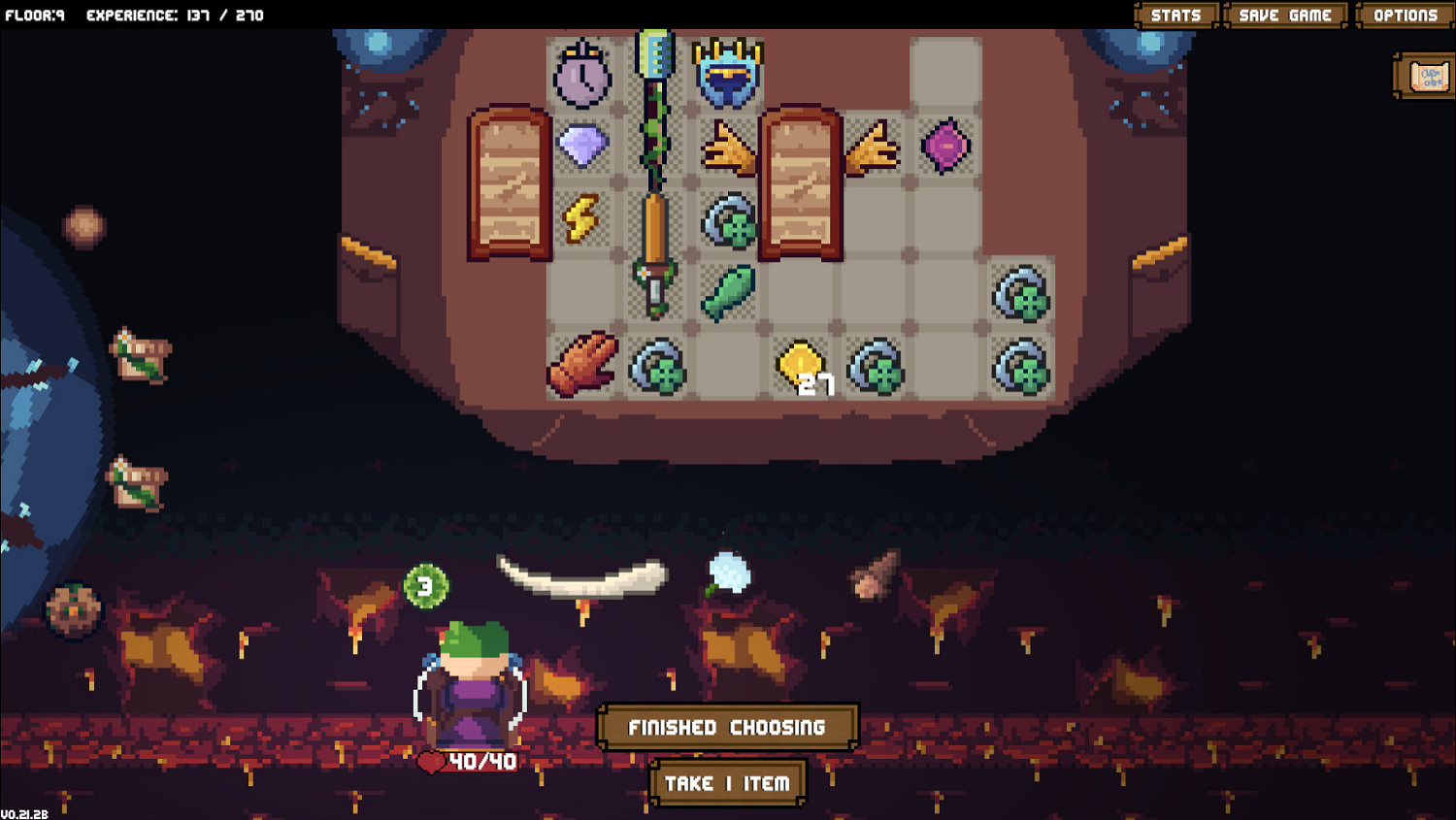Choose the blue crowned mask item
This screenshot has height=820, width=1456.
729,74
